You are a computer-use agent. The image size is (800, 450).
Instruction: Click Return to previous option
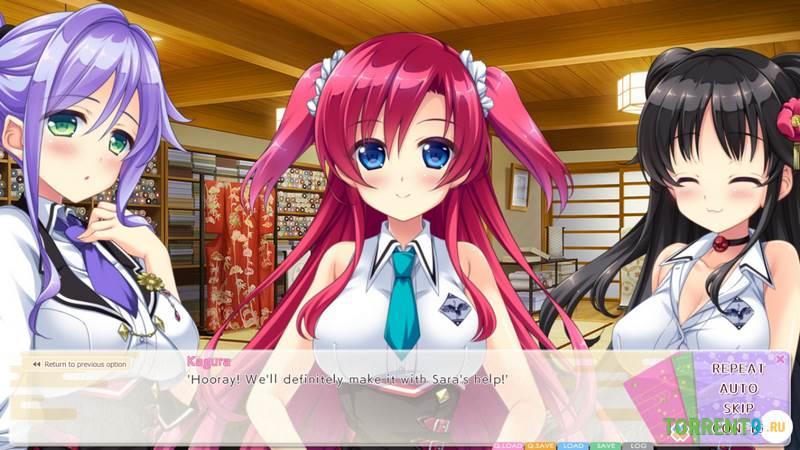(x=79, y=364)
